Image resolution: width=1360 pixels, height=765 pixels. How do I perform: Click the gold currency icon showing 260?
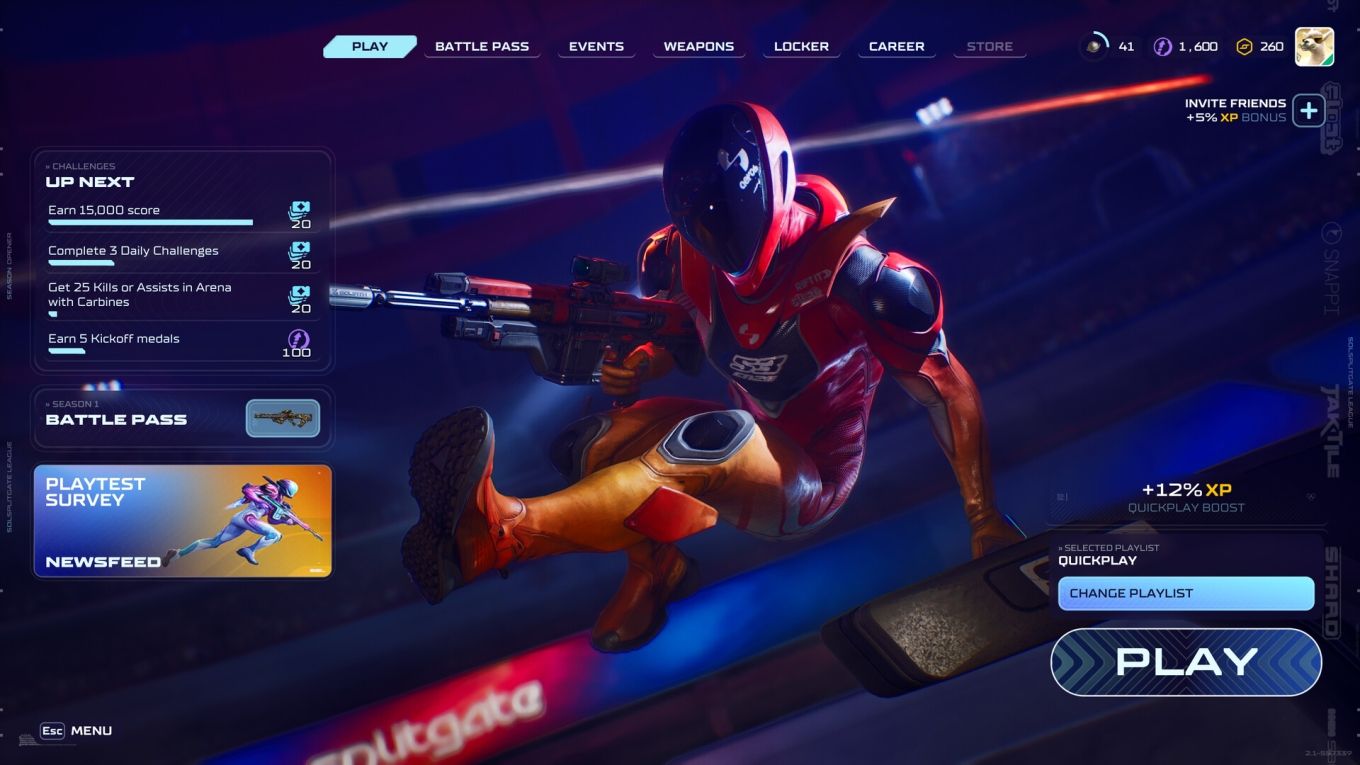(x=1243, y=45)
